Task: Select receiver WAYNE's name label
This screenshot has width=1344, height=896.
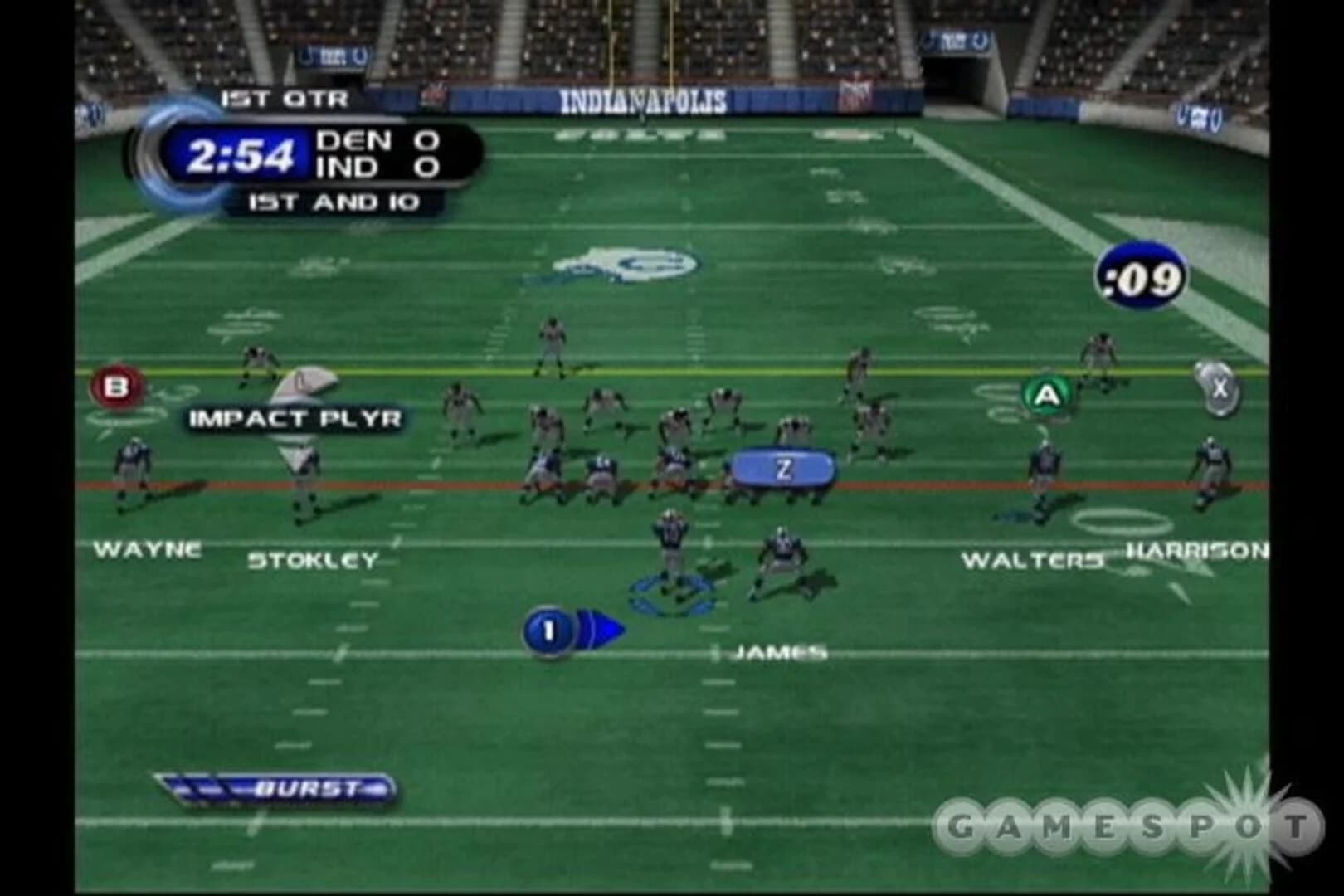Action: [x=149, y=548]
